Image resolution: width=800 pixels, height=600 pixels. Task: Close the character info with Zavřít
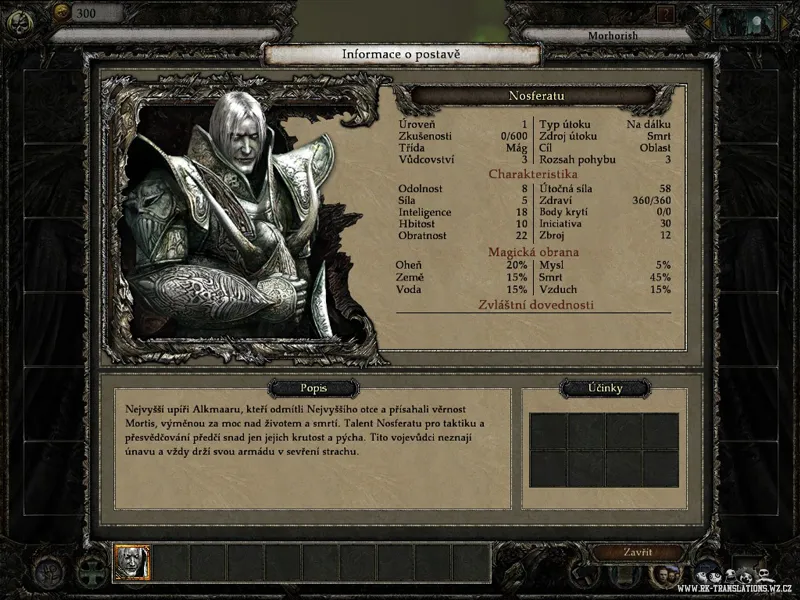[637, 552]
